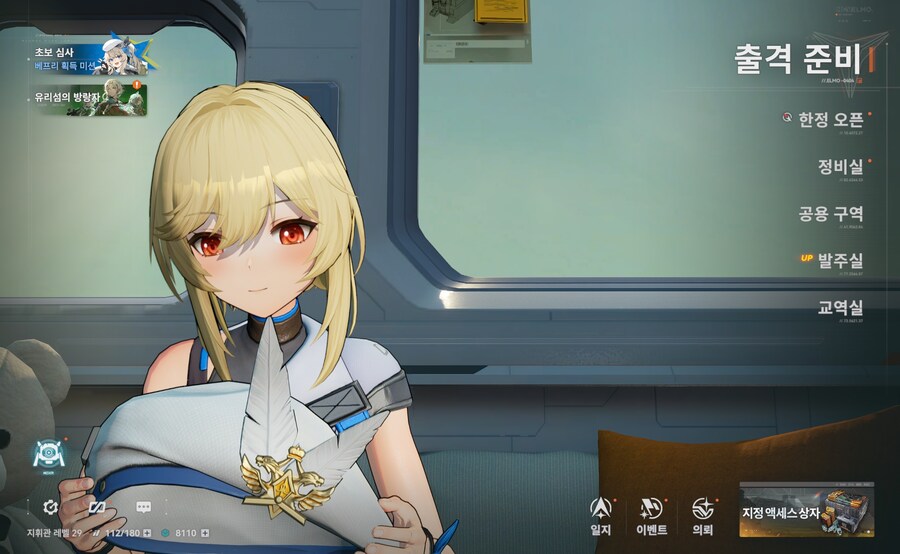Screen dimensions: 900x554
Task: Show the 이벤트 events page
Action: (651, 516)
